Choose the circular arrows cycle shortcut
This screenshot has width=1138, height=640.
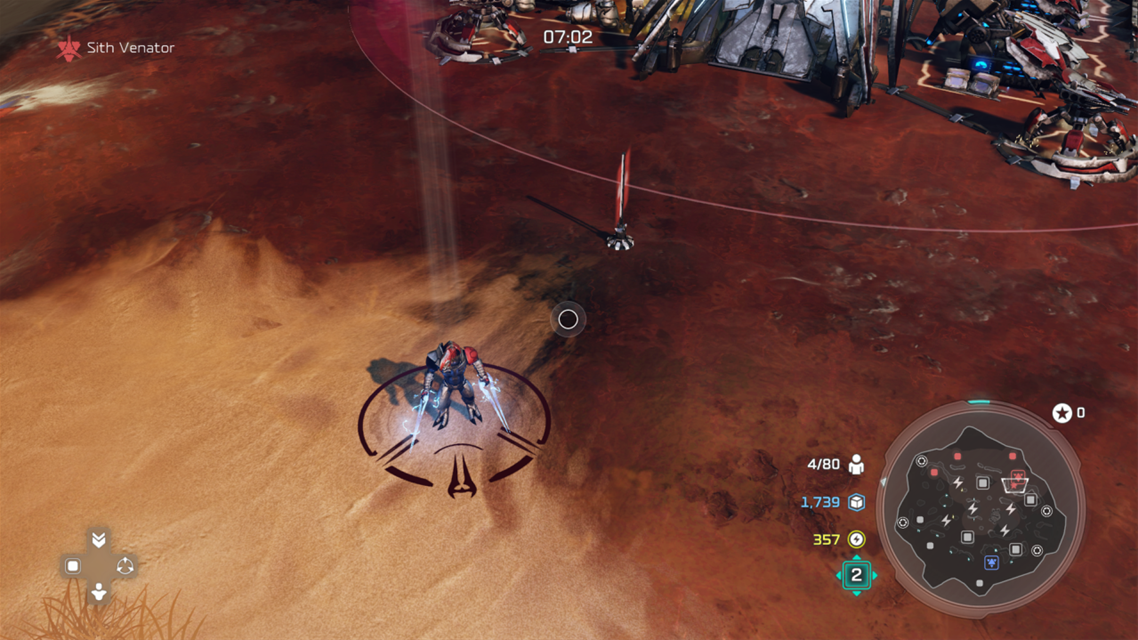coord(125,566)
